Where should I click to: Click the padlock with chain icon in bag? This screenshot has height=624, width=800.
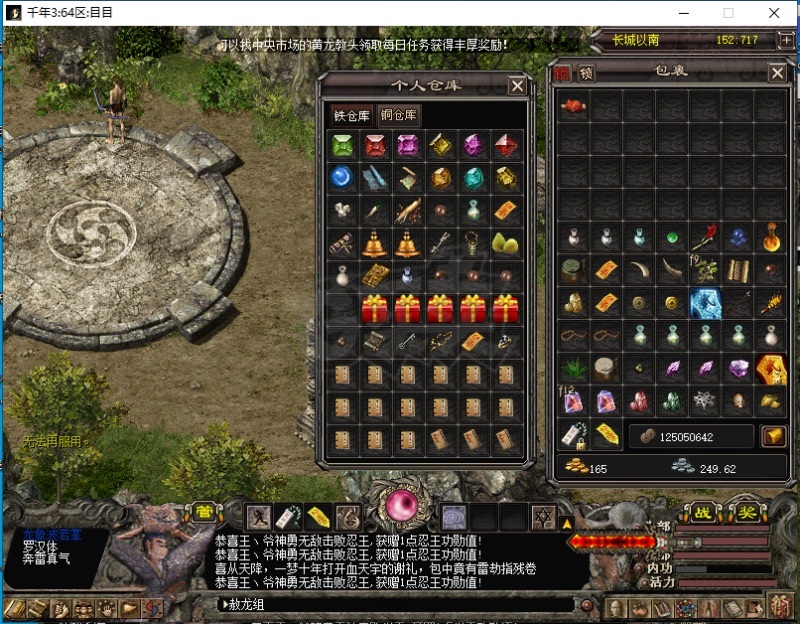pyautogui.click(x=574, y=435)
